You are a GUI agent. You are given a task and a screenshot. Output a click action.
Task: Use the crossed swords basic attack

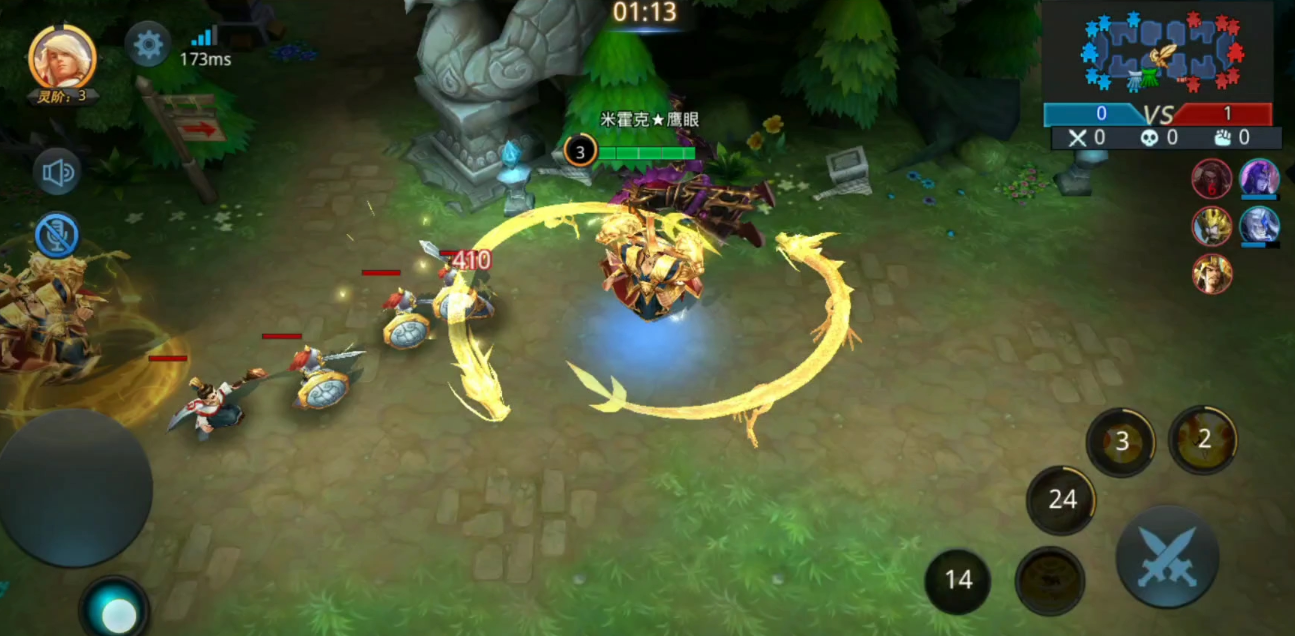(1167, 556)
